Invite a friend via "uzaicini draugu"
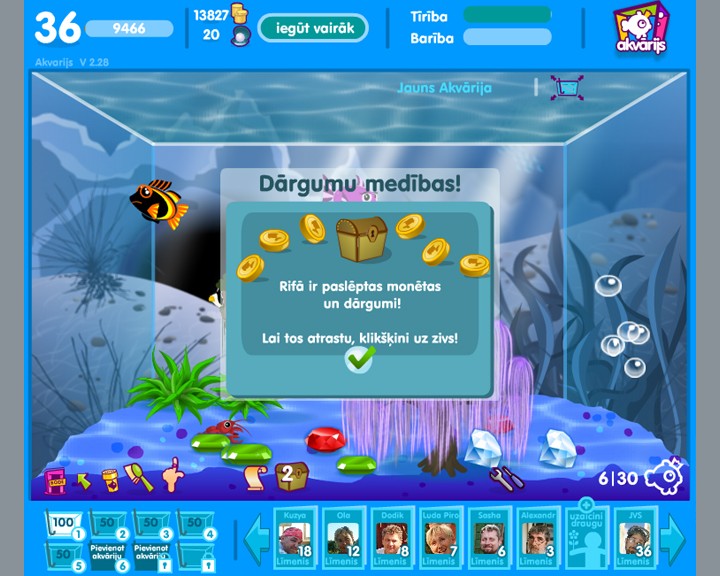720x576 pixels. (587, 537)
